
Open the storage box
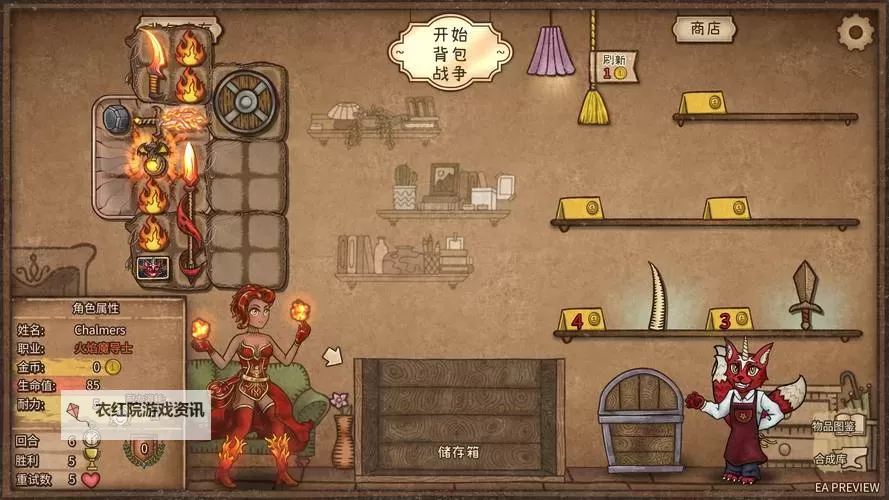(458, 415)
